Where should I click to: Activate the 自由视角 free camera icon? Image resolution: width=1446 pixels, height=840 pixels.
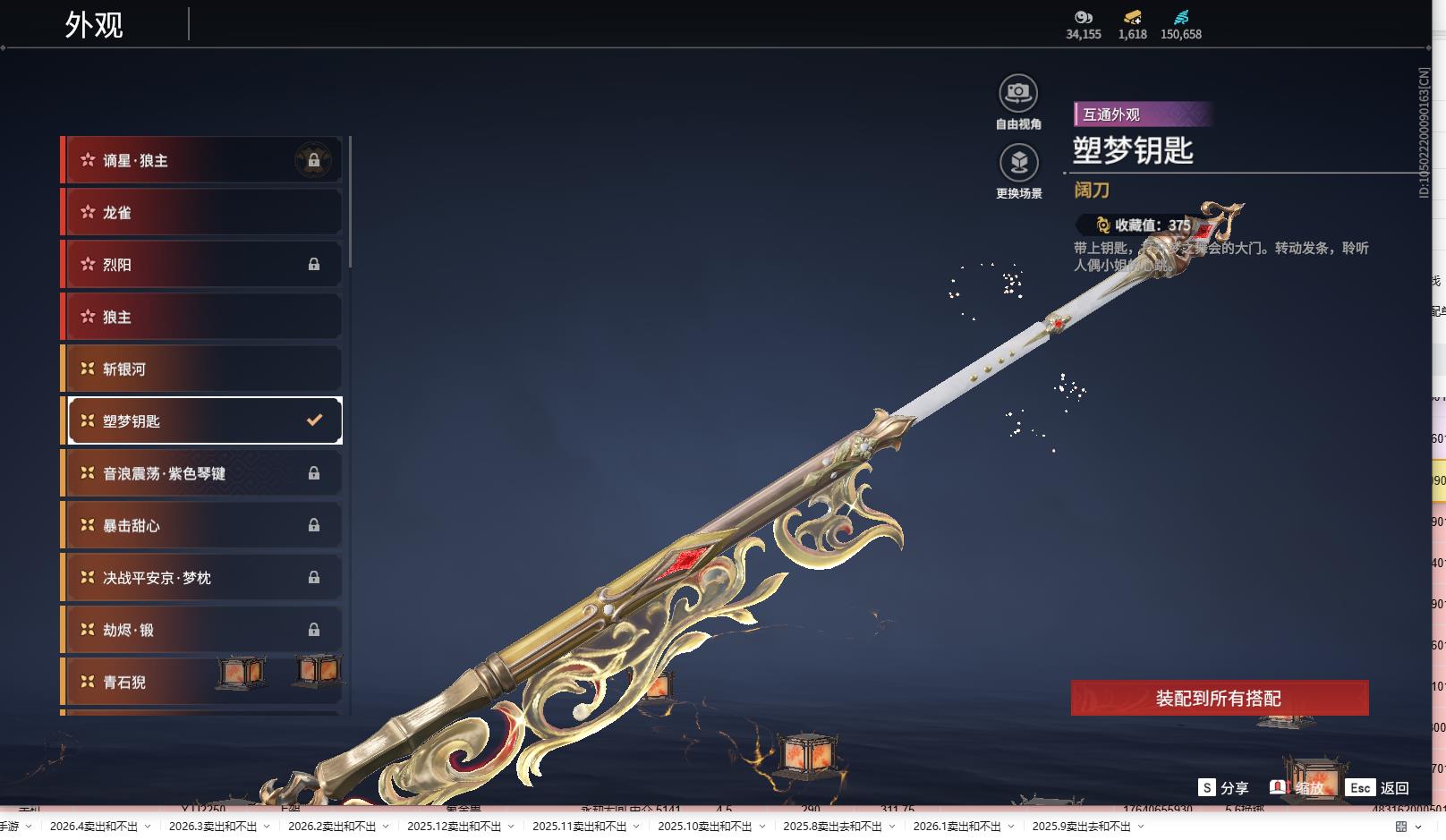[x=1018, y=94]
